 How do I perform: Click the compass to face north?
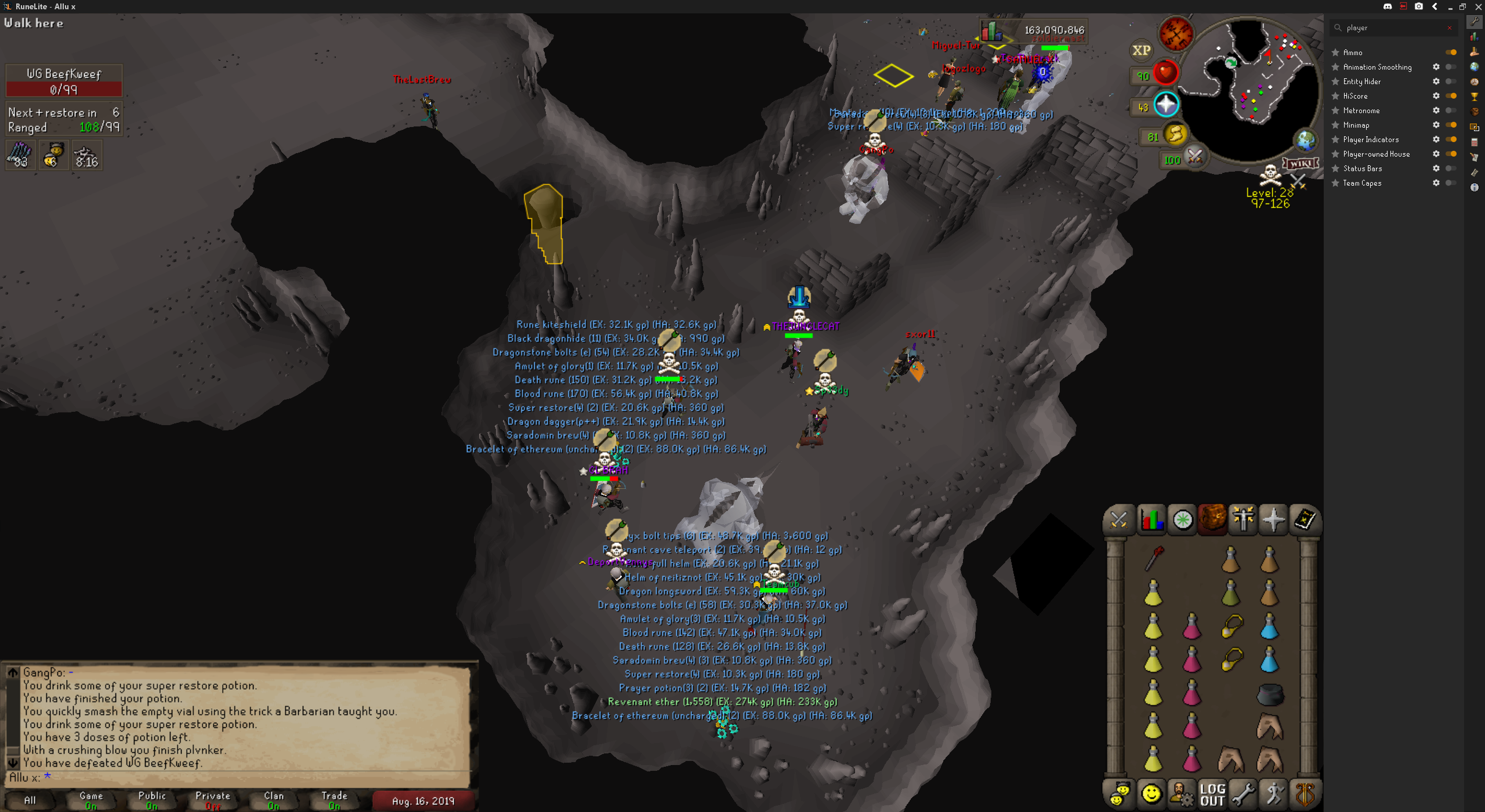pyautogui.click(x=1175, y=33)
